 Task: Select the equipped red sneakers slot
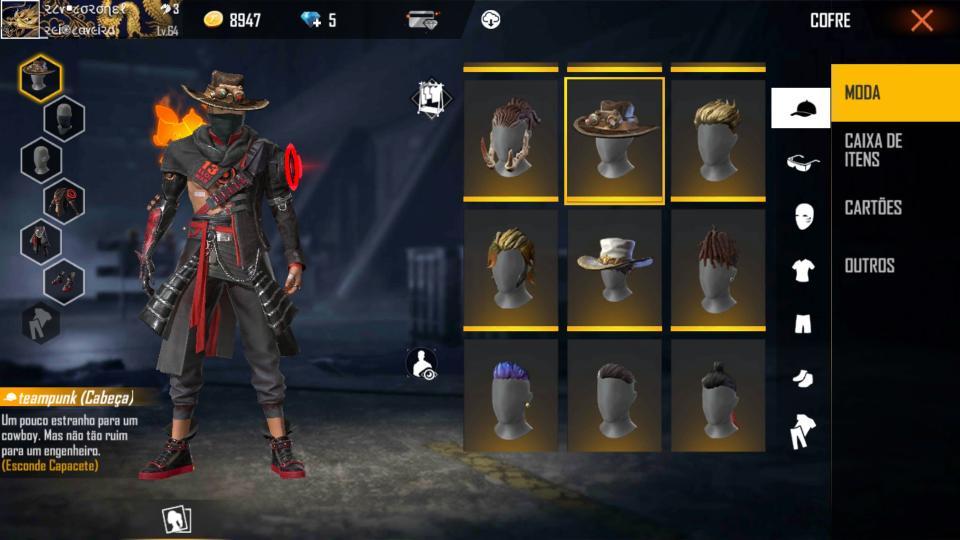[x=64, y=281]
